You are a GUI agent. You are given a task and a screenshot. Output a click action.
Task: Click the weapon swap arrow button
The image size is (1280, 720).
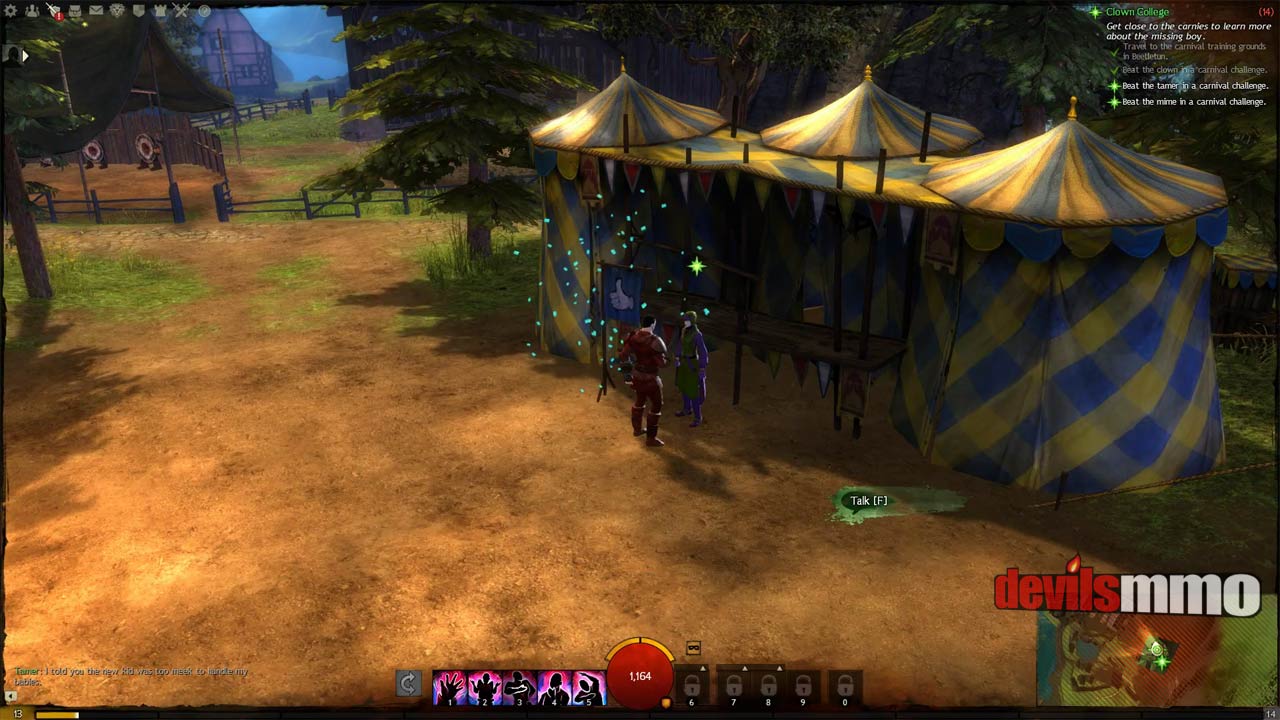coord(408,684)
